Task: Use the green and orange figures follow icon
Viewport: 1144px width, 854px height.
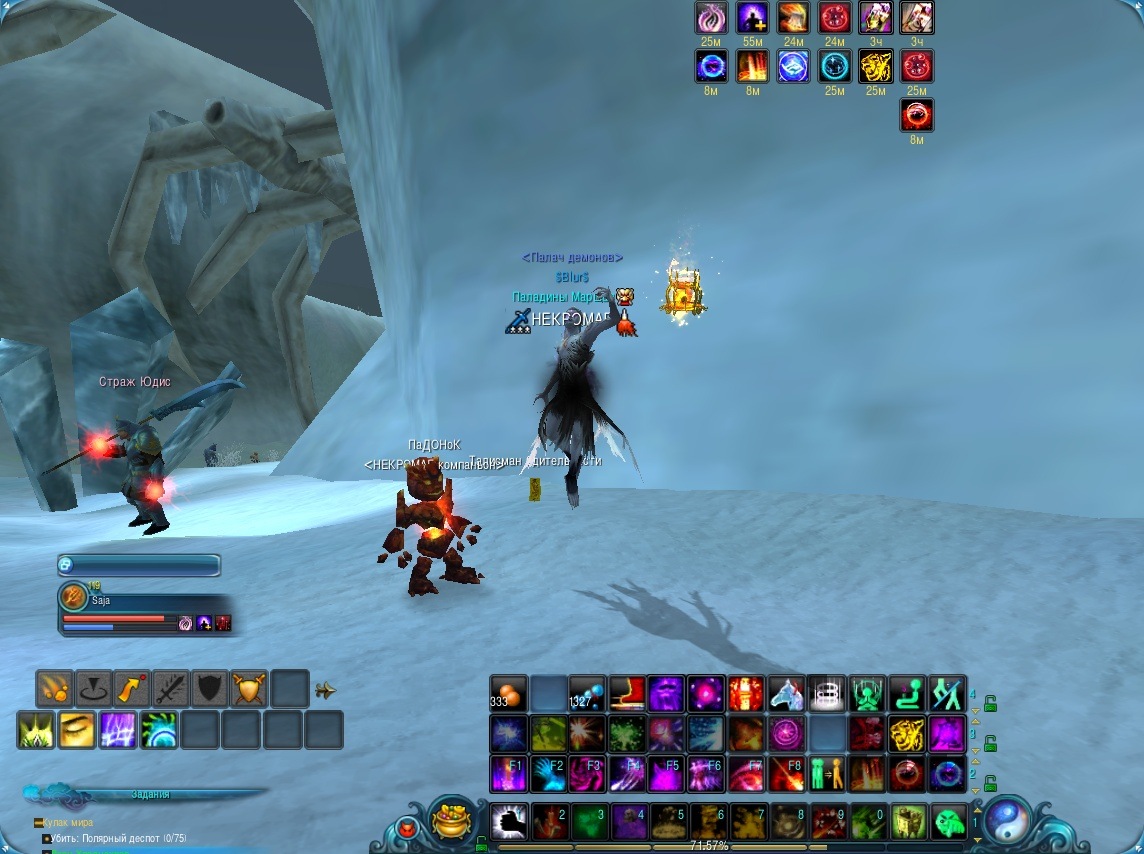Action: pos(828,773)
